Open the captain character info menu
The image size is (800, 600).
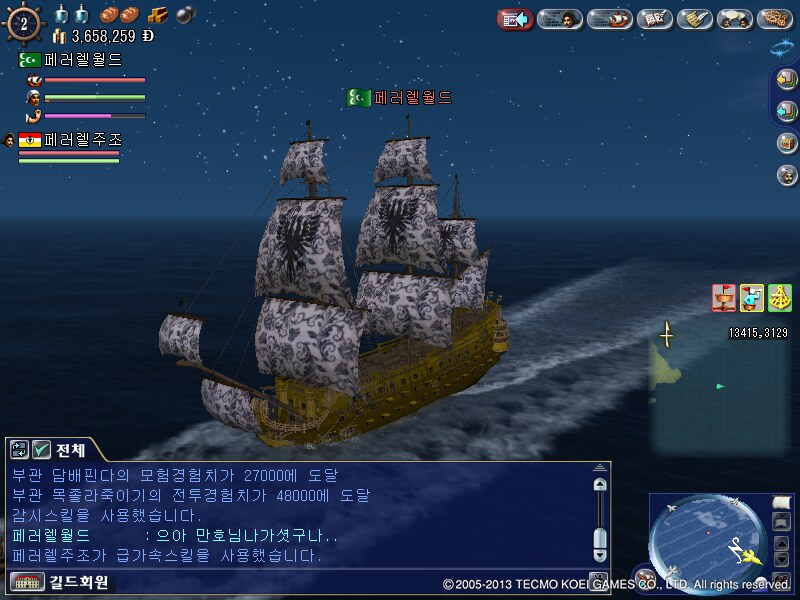pyautogui.click(x=560, y=19)
